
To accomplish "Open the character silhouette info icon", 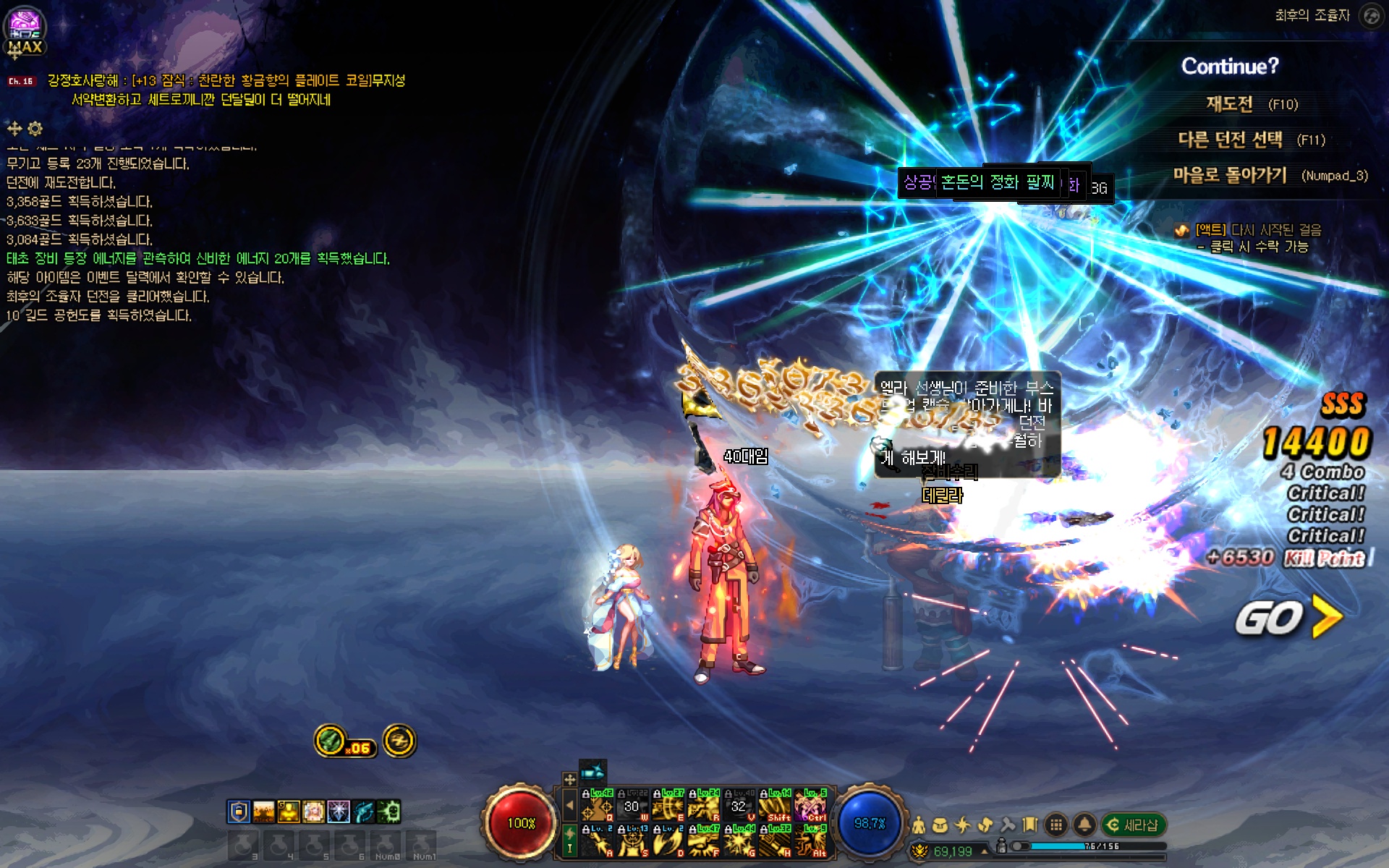I will tap(919, 825).
